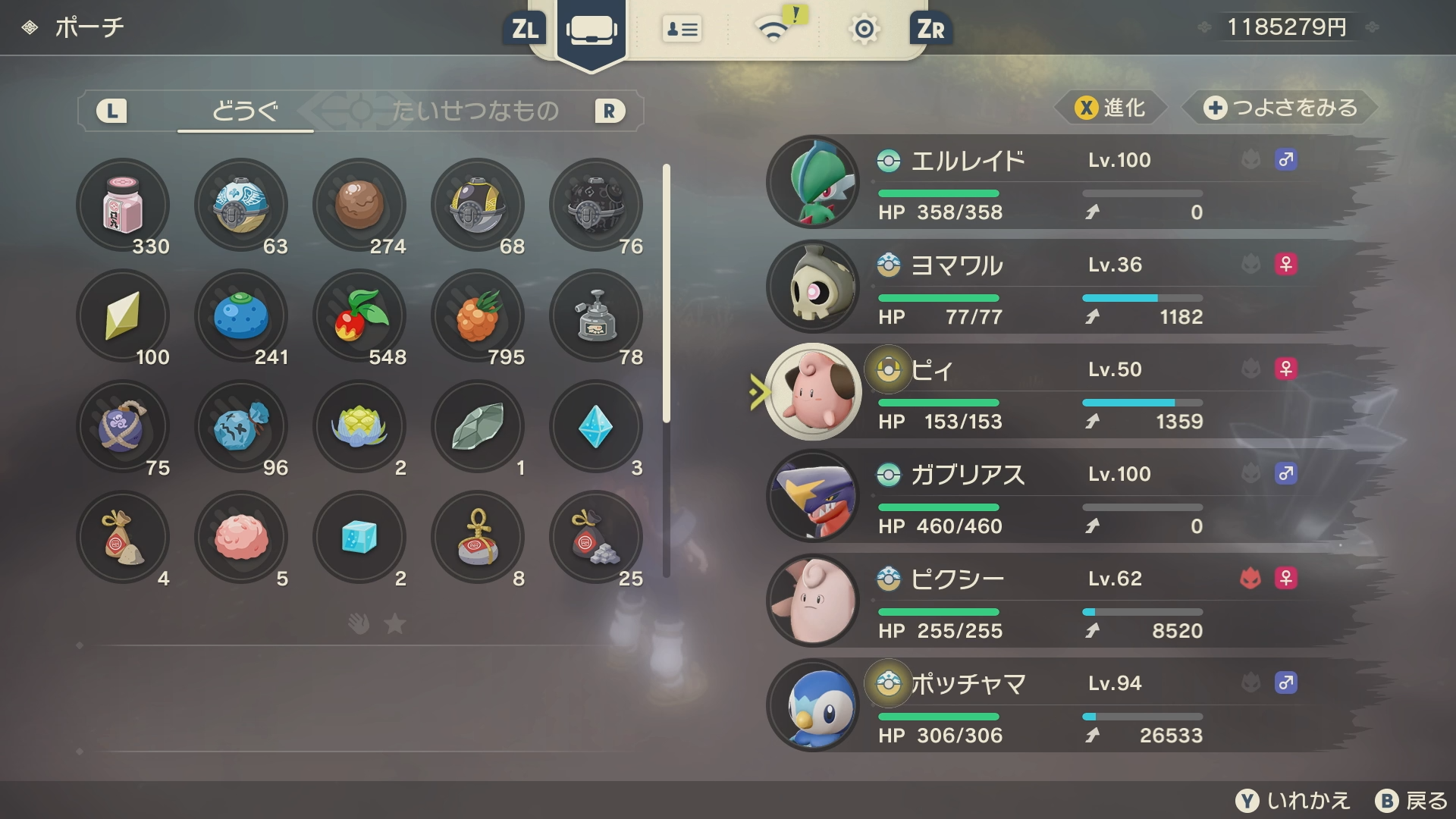Pick the blue Oran berry slot
This screenshot has width=1456, height=819.
[x=241, y=315]
